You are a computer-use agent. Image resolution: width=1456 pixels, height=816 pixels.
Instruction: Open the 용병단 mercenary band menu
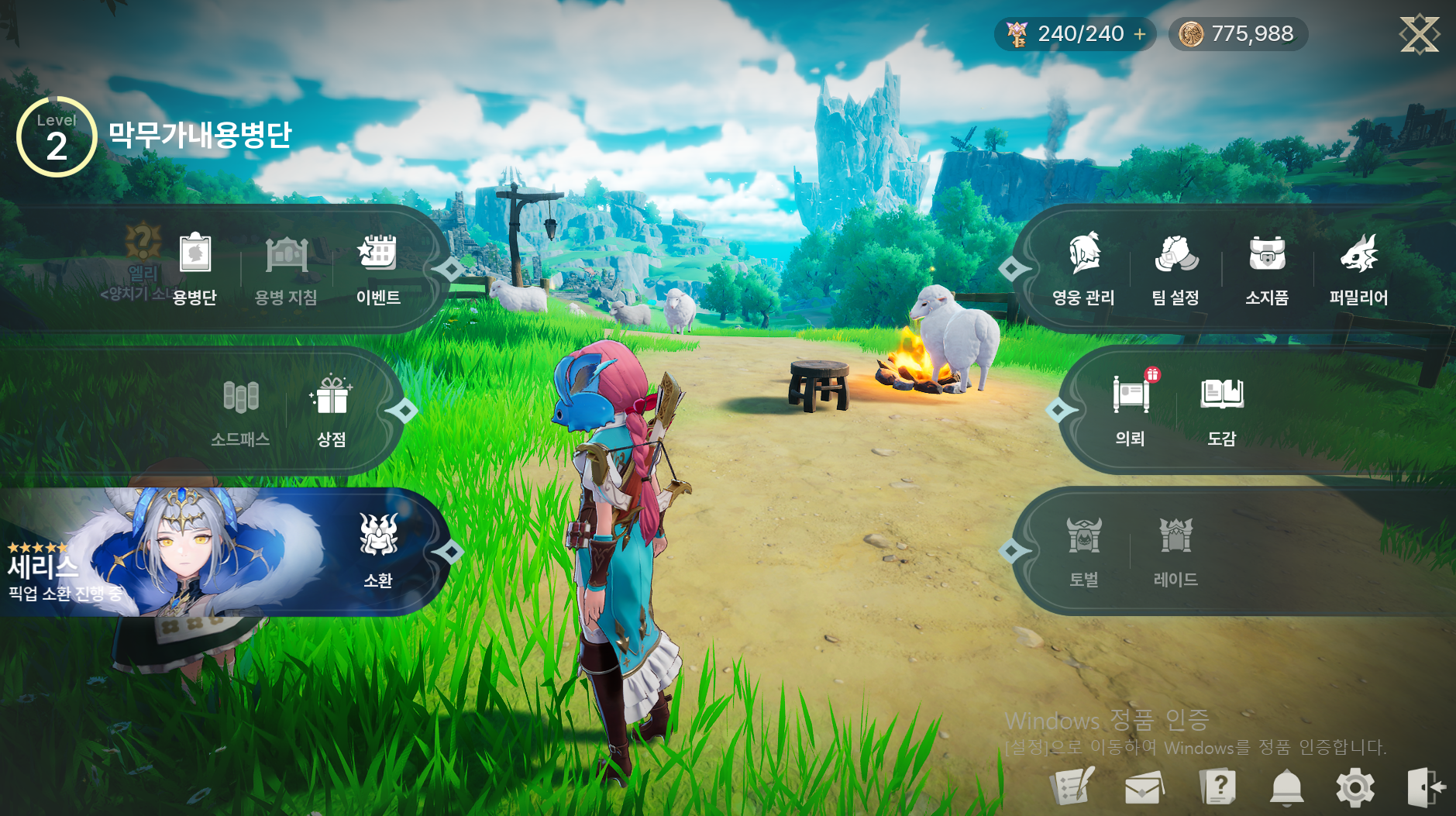point(194,267)
